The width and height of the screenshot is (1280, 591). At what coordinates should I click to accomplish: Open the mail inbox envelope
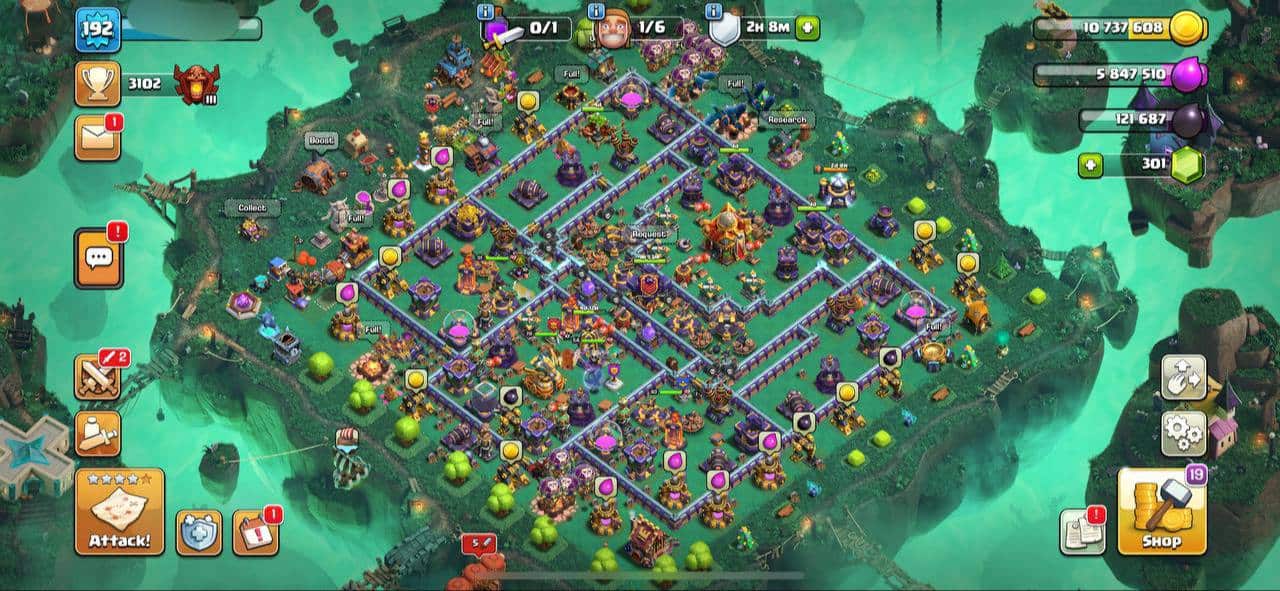(98, 138)
